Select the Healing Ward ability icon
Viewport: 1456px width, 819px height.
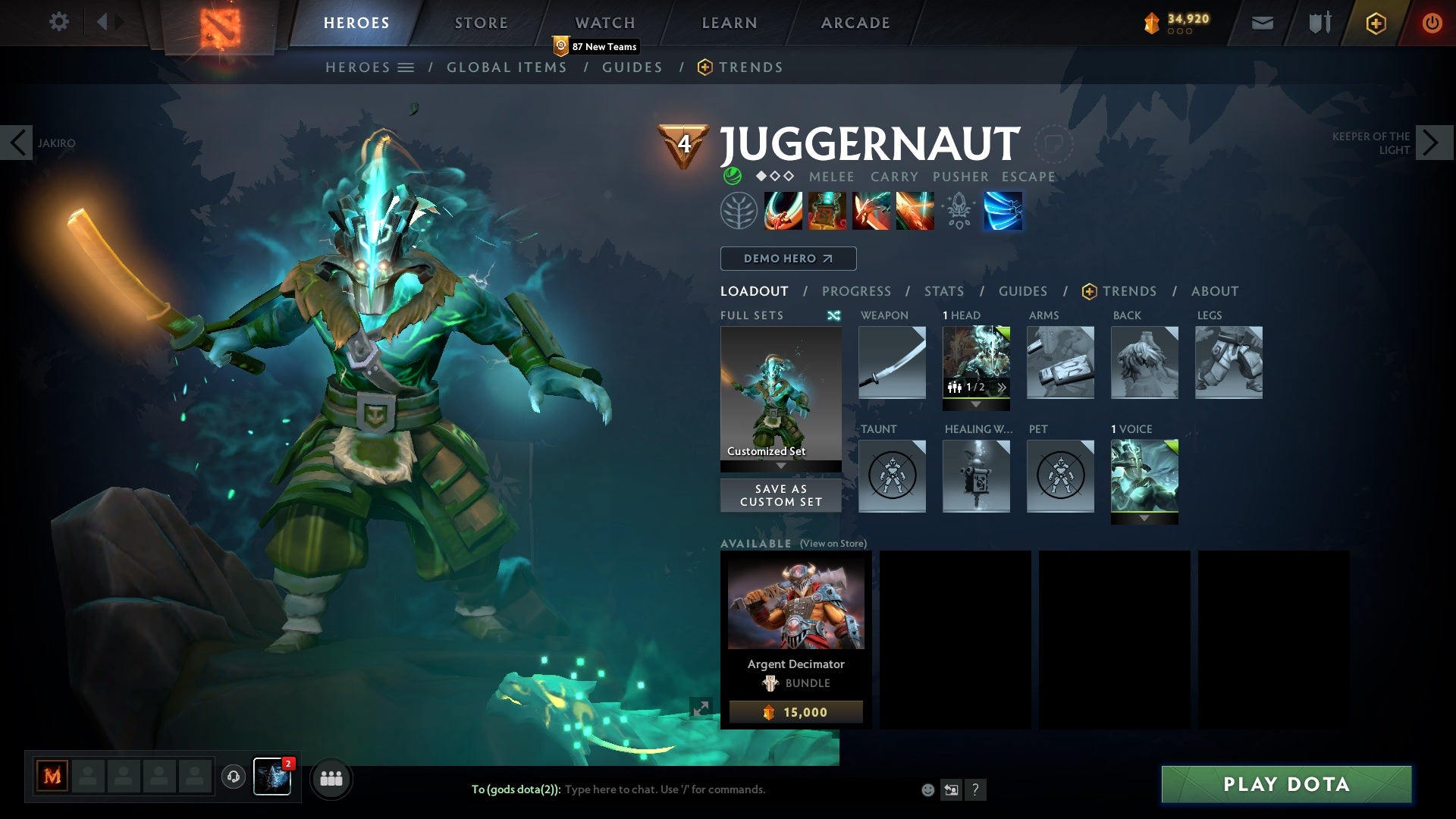[827, 211]
